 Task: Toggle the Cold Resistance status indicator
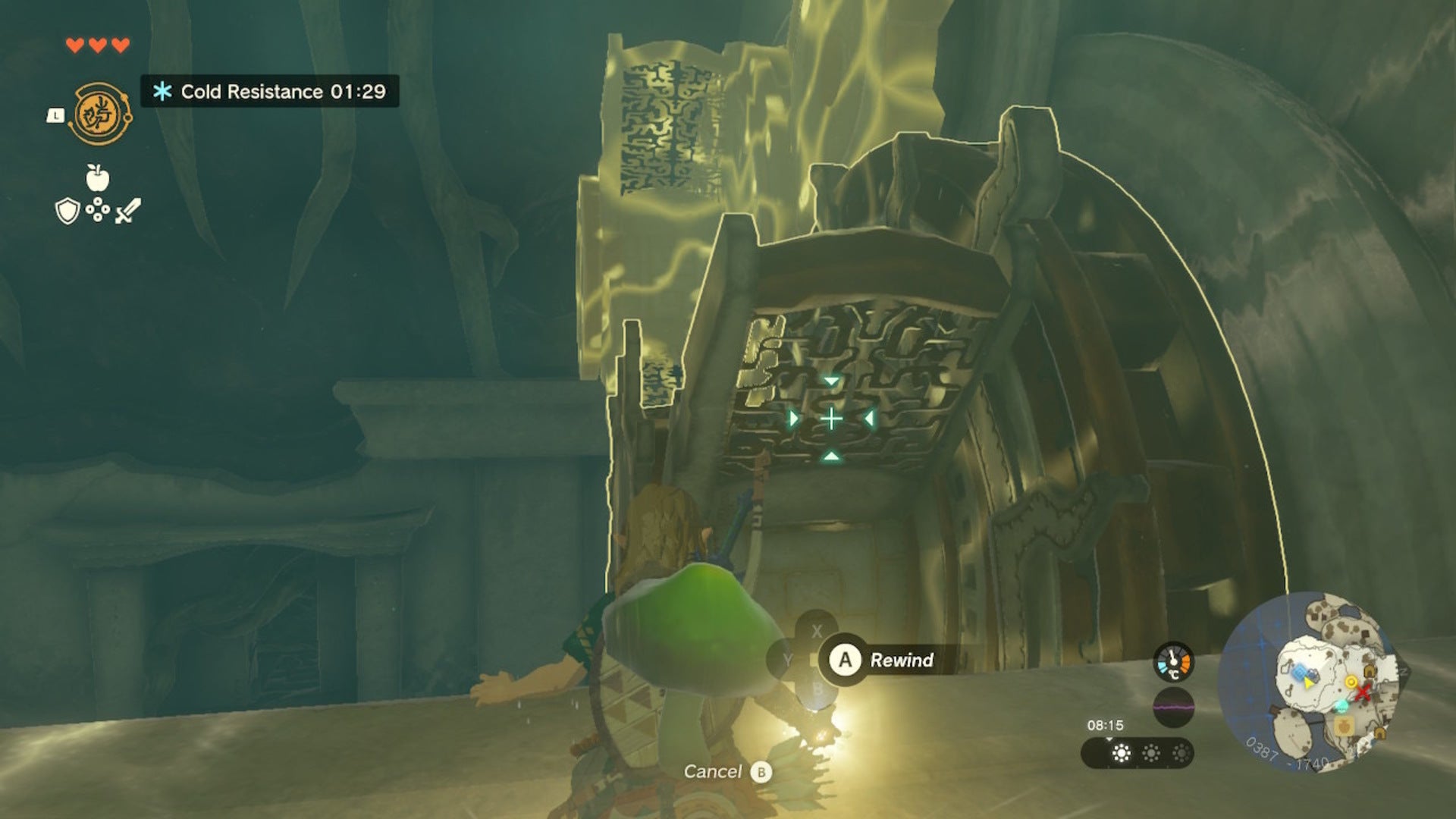(x=265, y=89)
